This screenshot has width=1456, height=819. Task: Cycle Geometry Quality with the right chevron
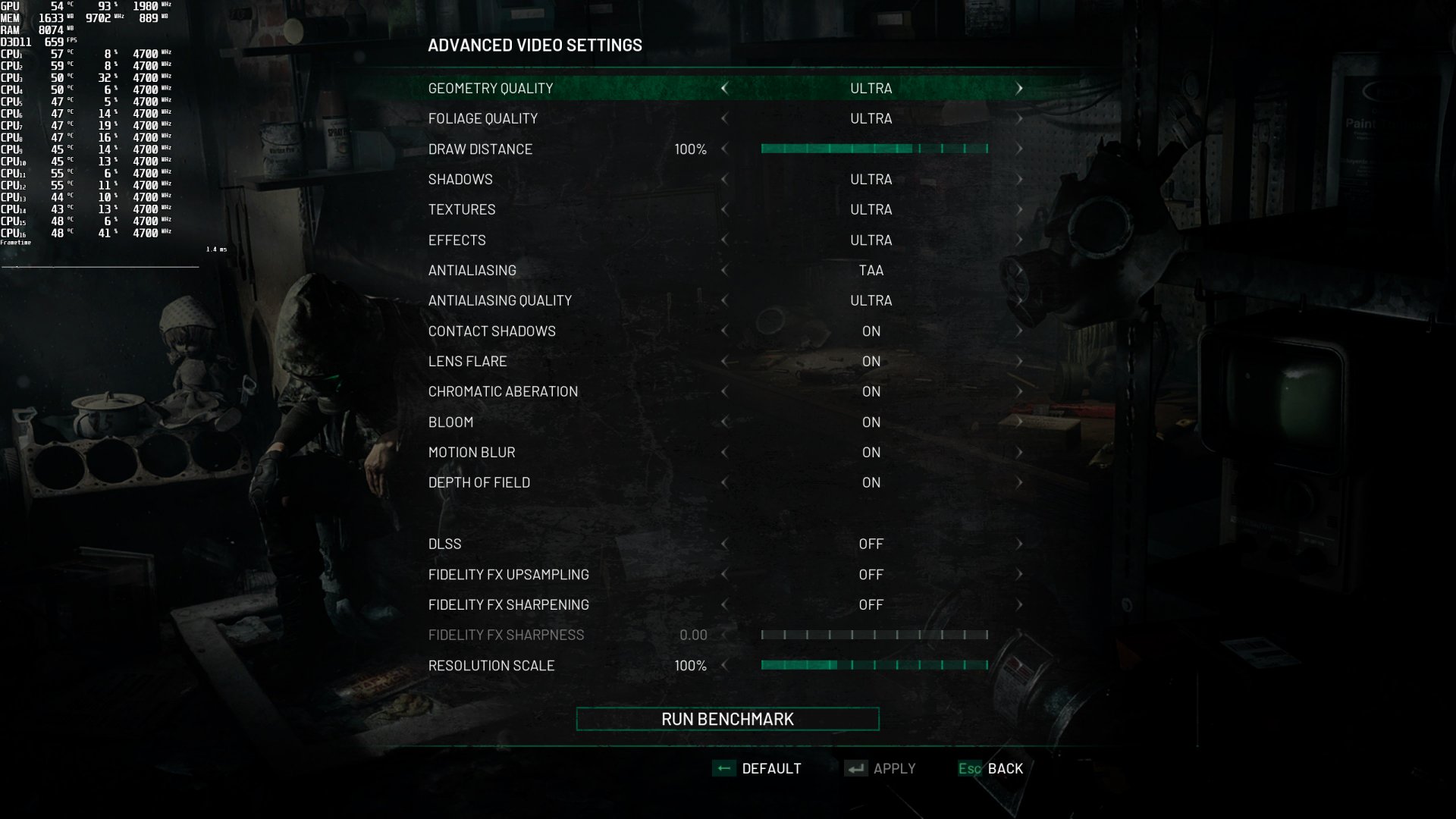pyautogui.click(x=1020, y=88)
